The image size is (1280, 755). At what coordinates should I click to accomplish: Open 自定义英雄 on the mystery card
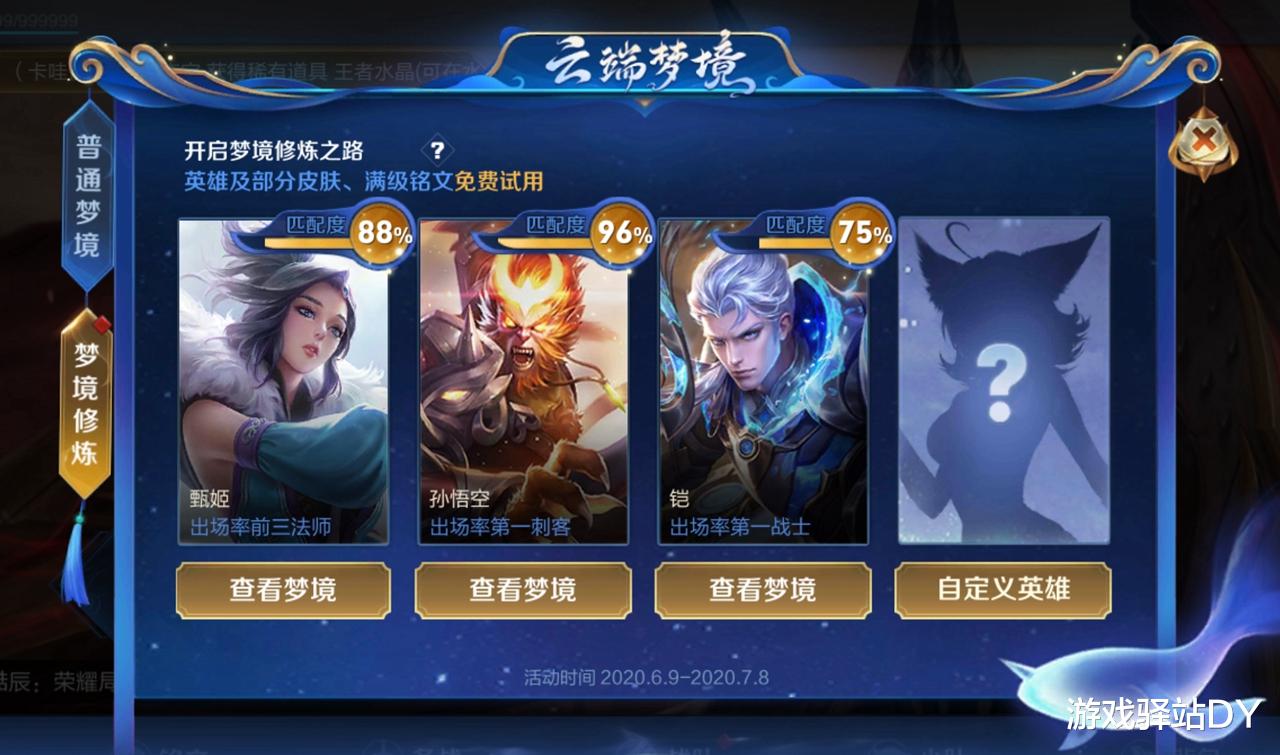pyautogui.click(x=1004, y=591)
